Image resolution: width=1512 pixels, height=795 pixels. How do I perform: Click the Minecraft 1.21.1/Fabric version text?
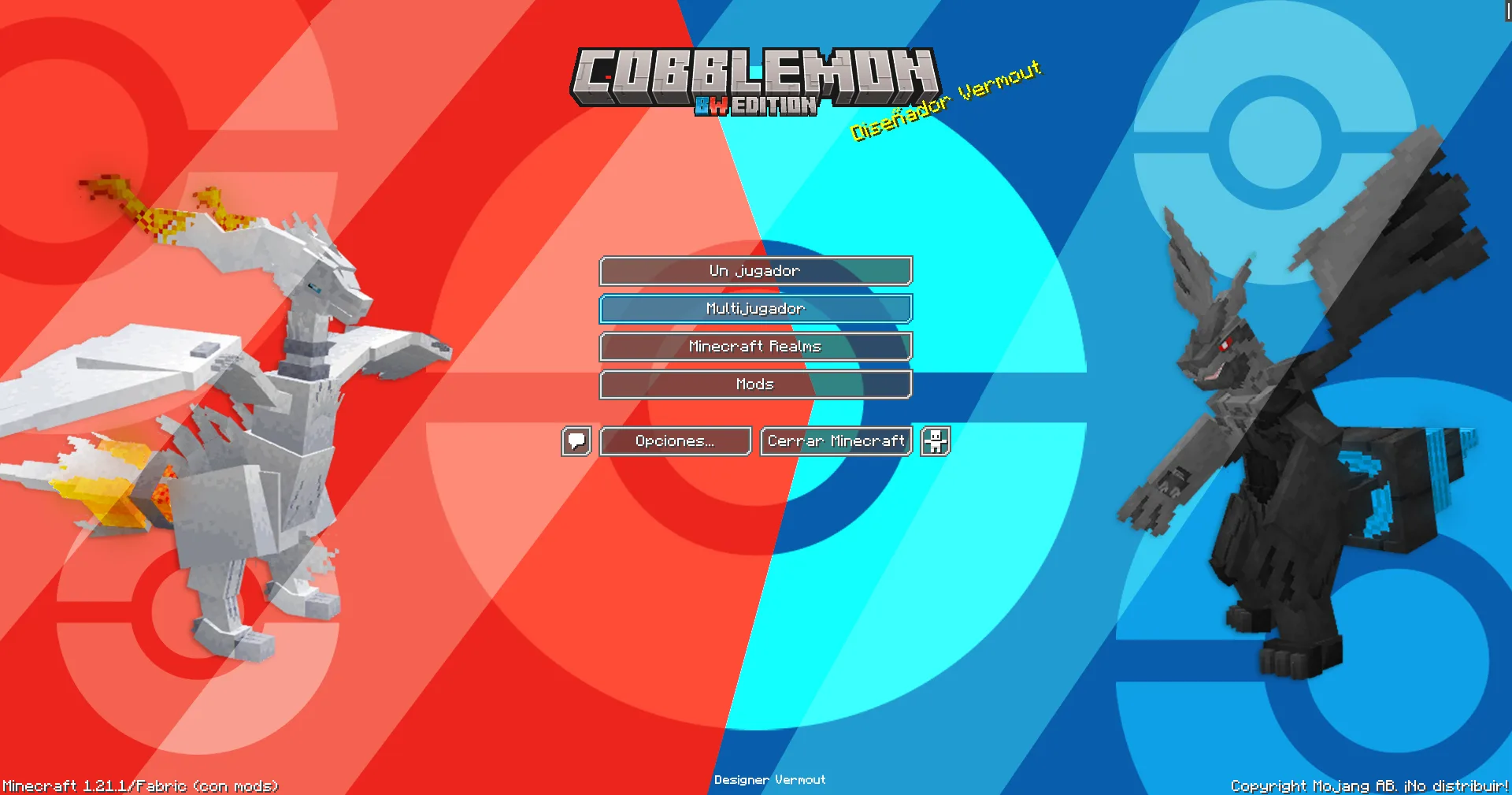click(x=139, y=786)
